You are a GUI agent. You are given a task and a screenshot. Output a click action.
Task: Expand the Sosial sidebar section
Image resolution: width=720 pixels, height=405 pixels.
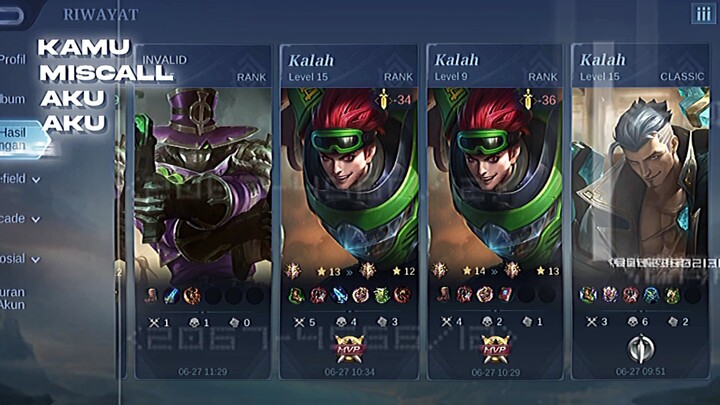point(20,258)
